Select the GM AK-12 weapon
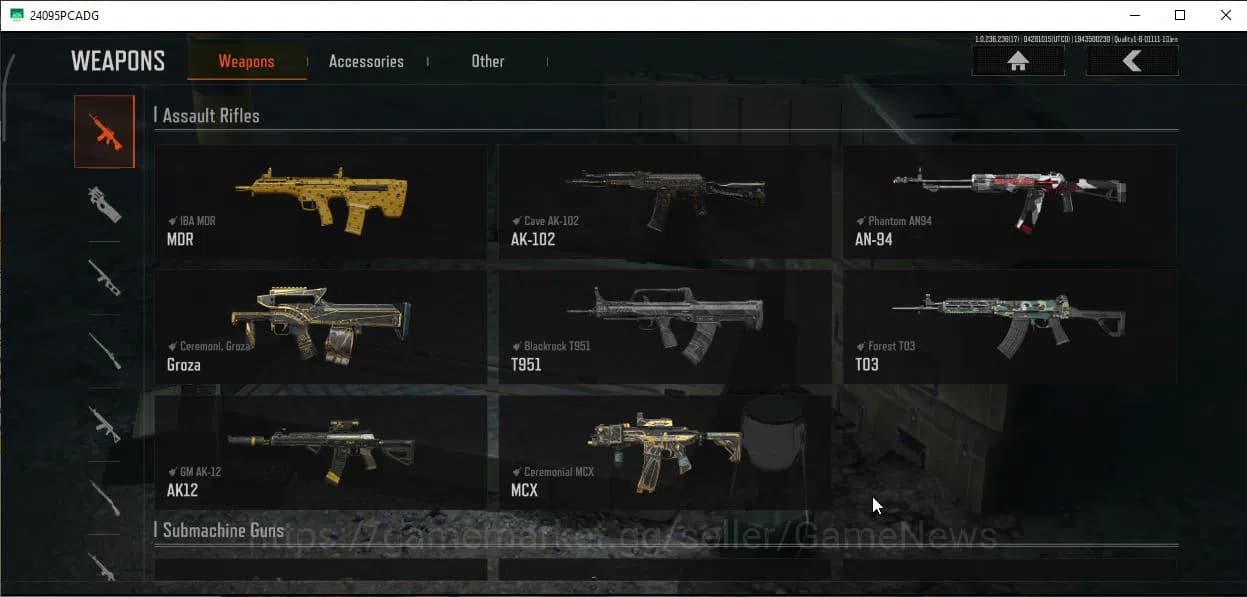Screen dimensions: 1247x597 click(321, 452)
